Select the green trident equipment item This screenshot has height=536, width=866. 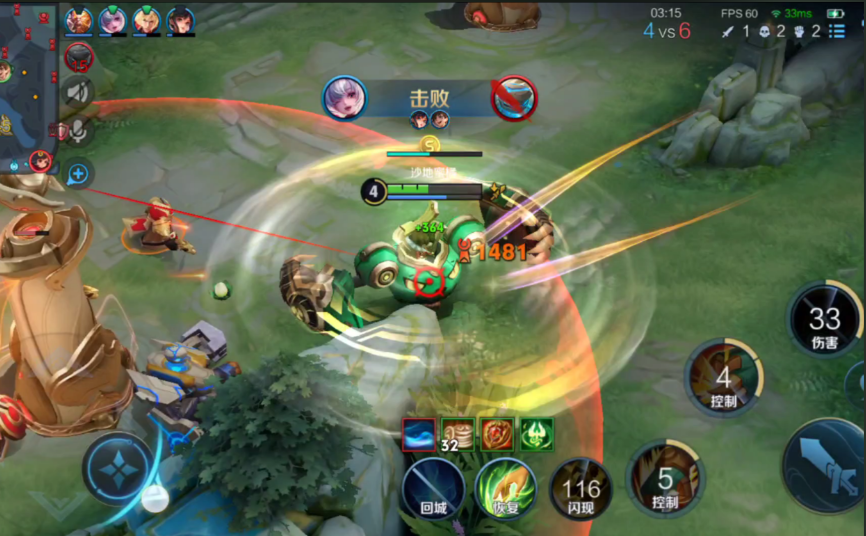pos(536,434)
